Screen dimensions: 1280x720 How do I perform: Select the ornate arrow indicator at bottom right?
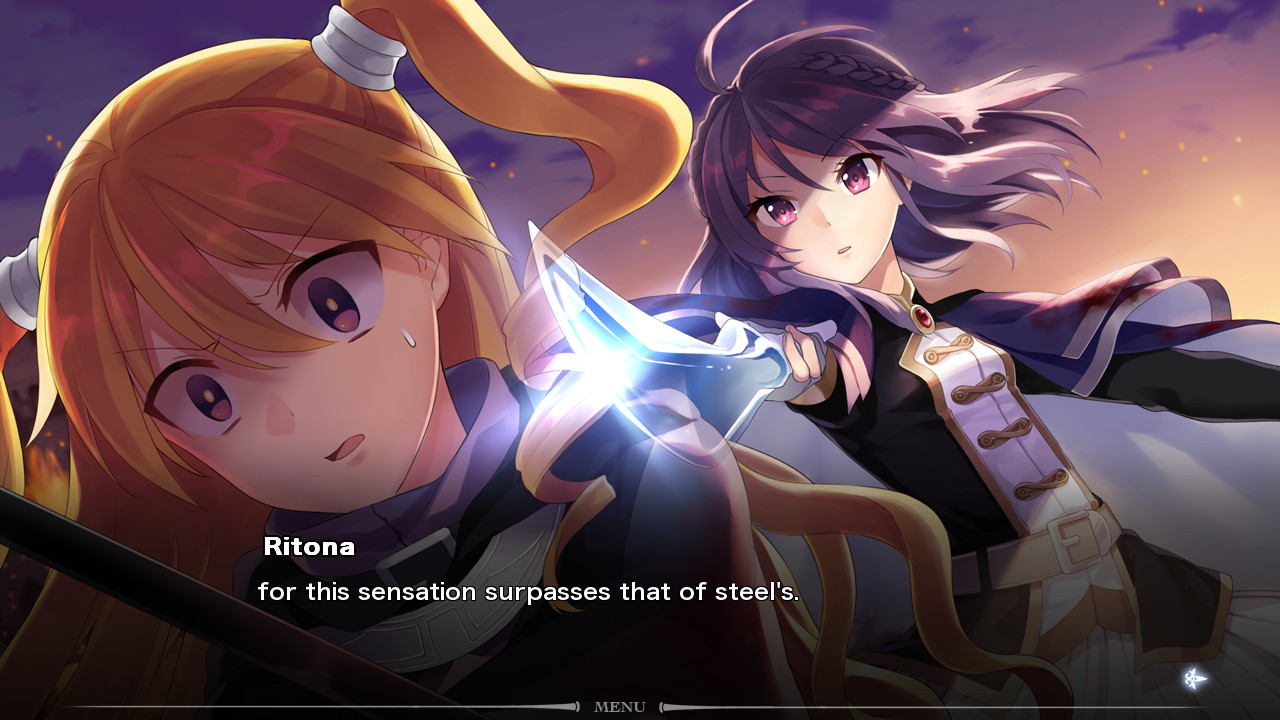pyautogui.click(x=1196, y=677)
